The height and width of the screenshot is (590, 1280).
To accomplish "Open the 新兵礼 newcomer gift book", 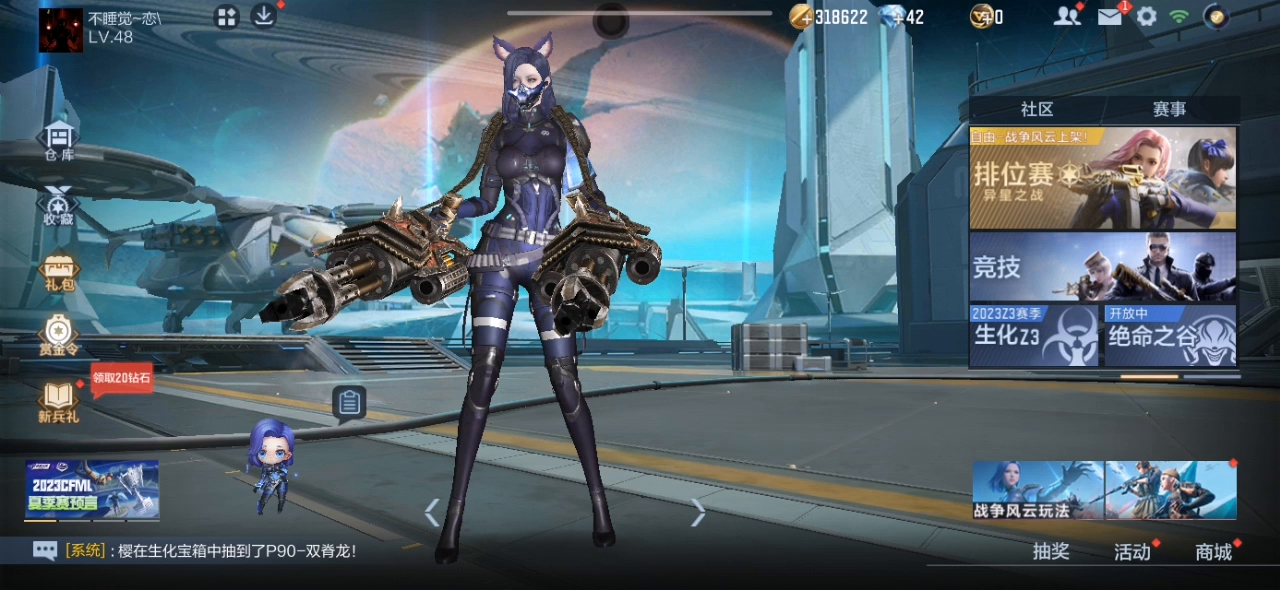I will point(59,403).
